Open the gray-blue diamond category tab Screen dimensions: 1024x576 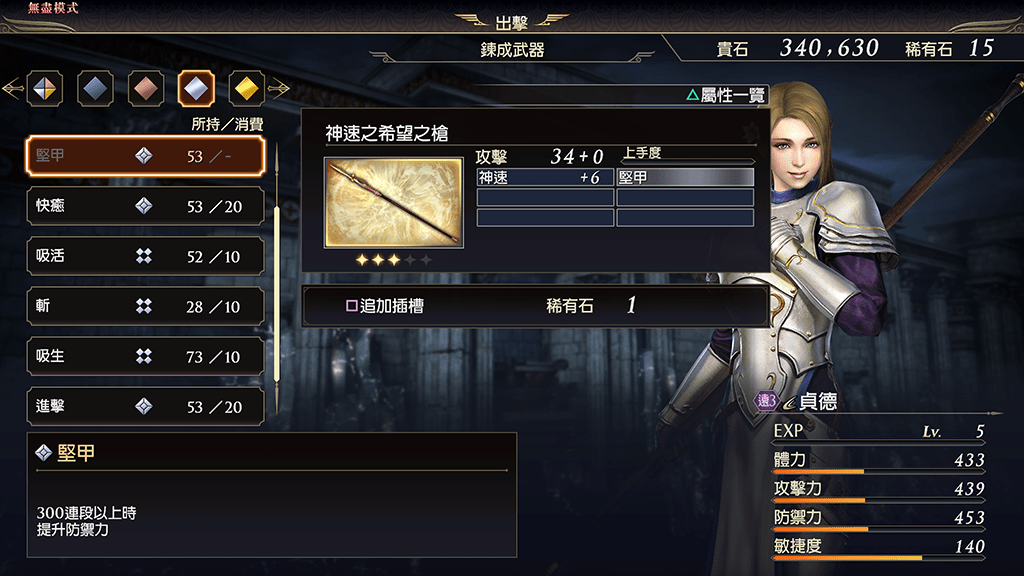coord(95,89)
